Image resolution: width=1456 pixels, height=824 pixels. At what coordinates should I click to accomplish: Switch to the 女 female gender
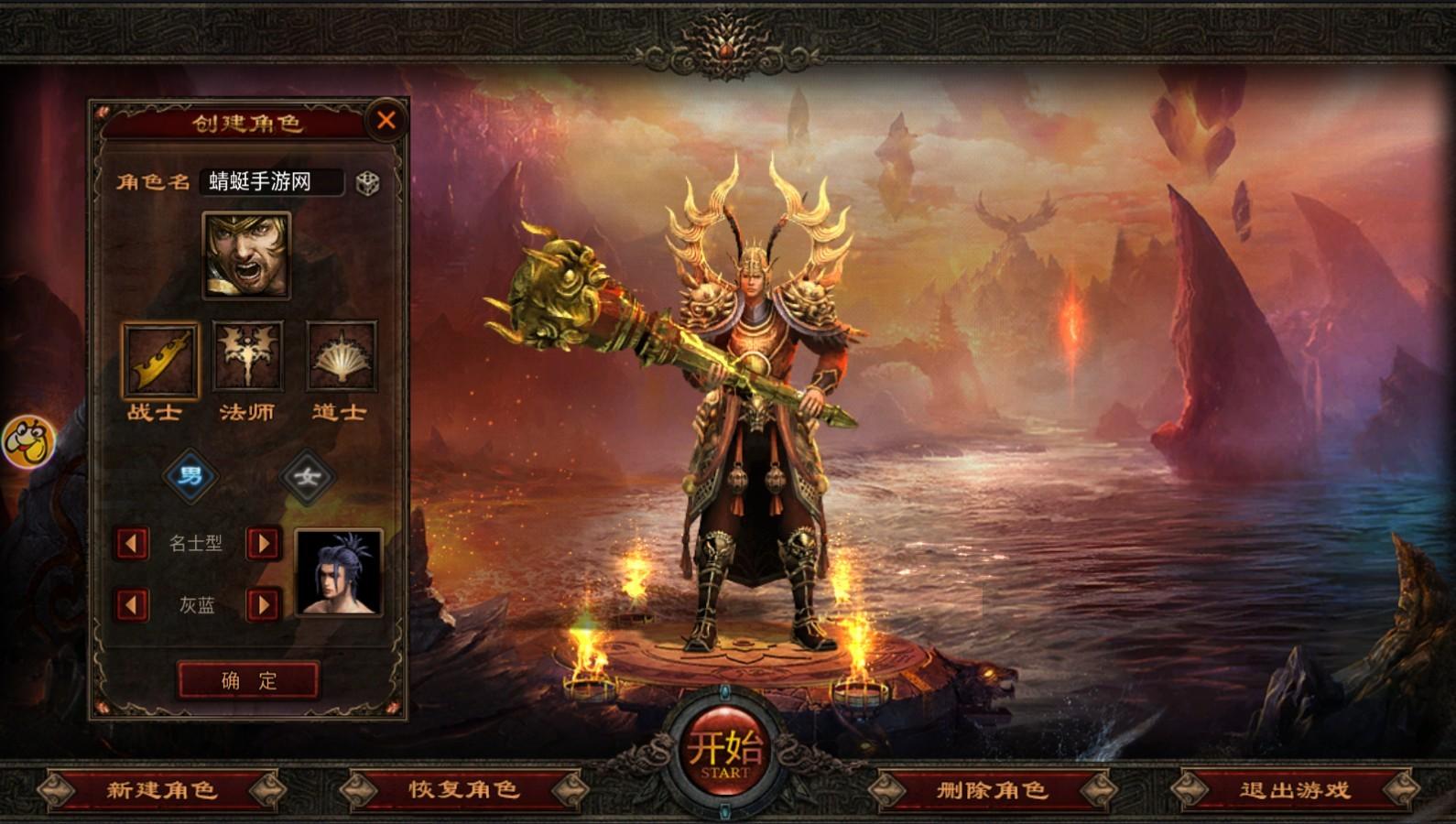pyautogui.click(x=307, y=476)
